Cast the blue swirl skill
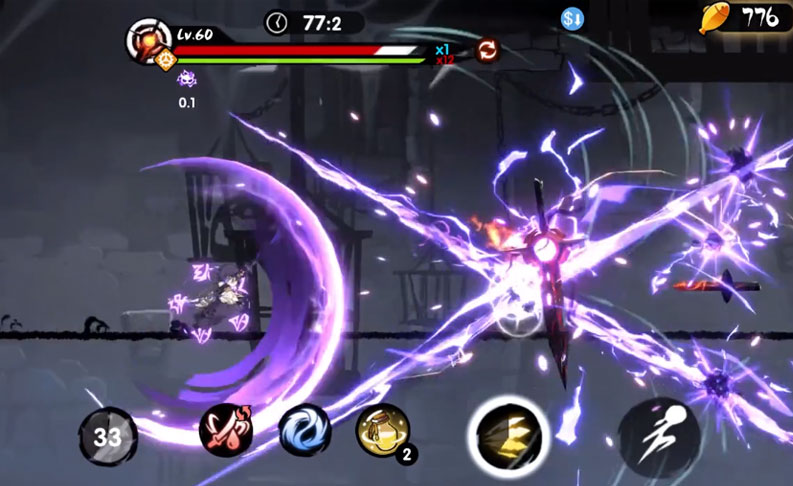This screenshot has height=486, width=793. tap(303, 431)
